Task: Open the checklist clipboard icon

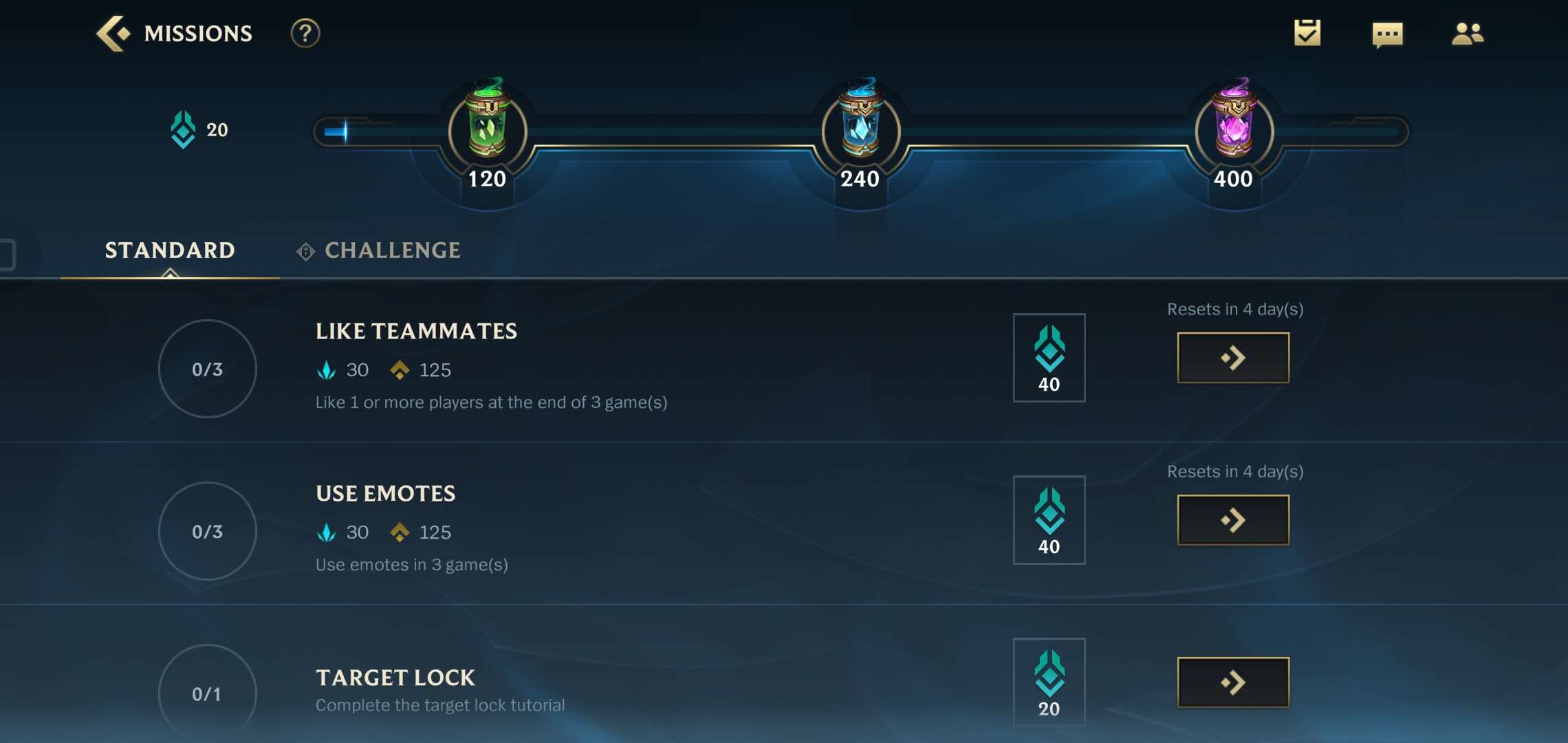Action: pos(1307,33)
